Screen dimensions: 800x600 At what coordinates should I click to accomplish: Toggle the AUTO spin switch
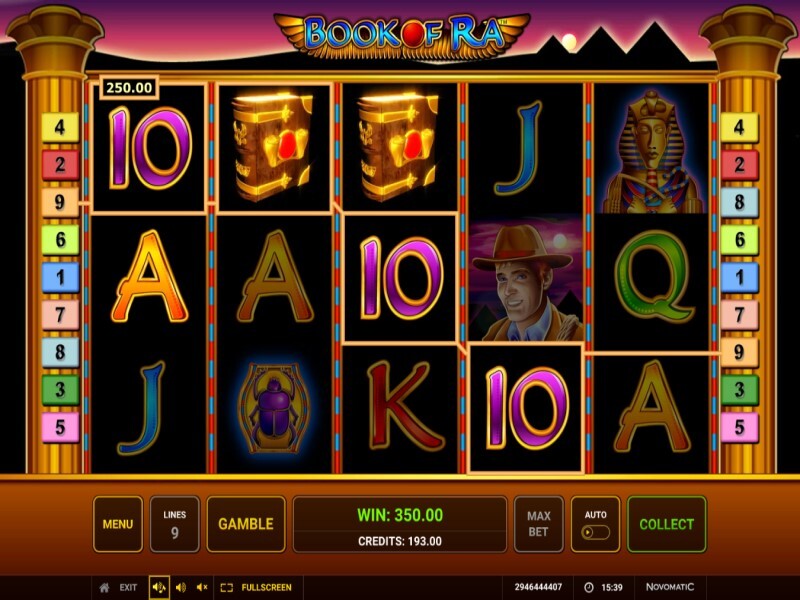(x=595, y=531)
